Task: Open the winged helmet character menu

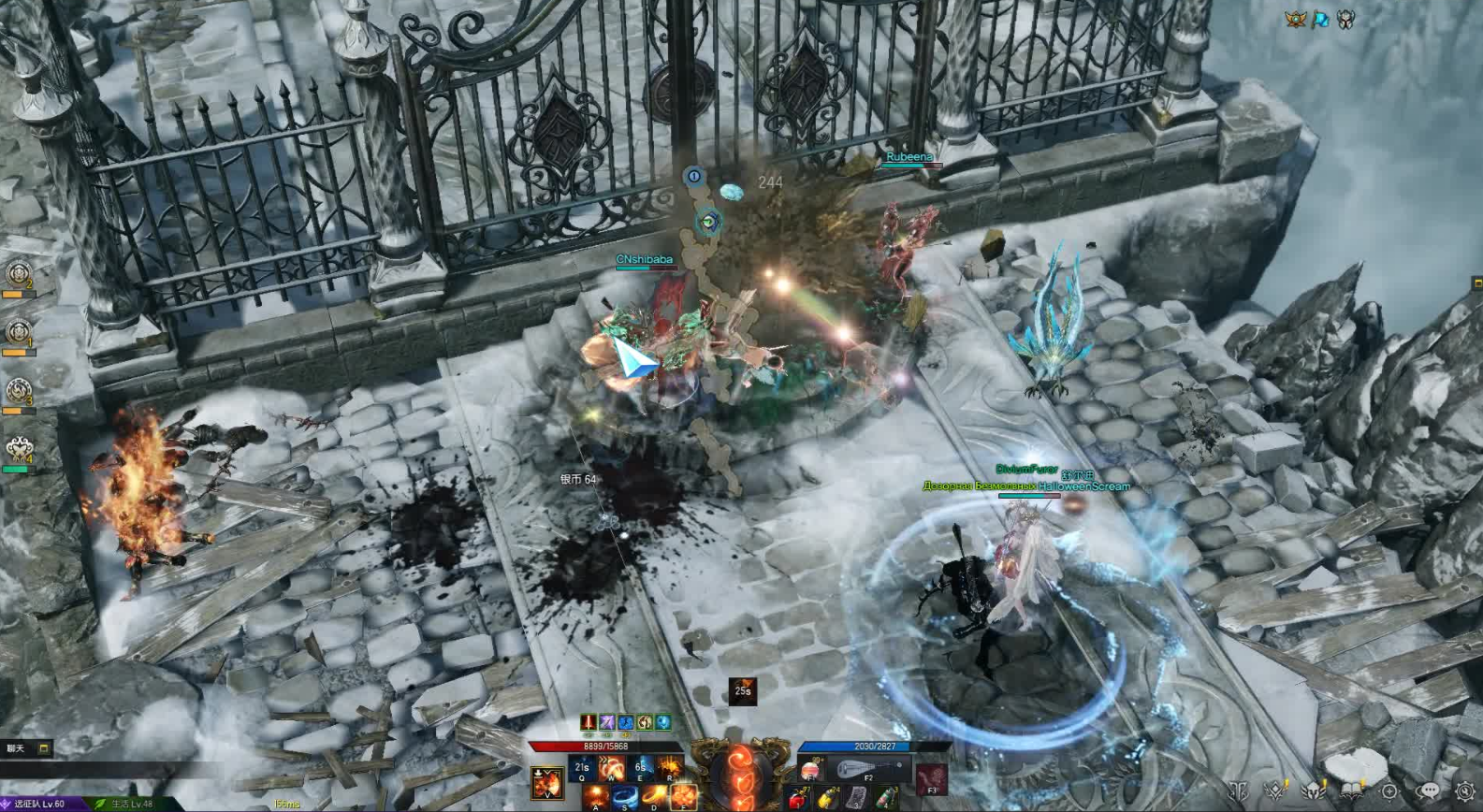Action: [1314, 792]
